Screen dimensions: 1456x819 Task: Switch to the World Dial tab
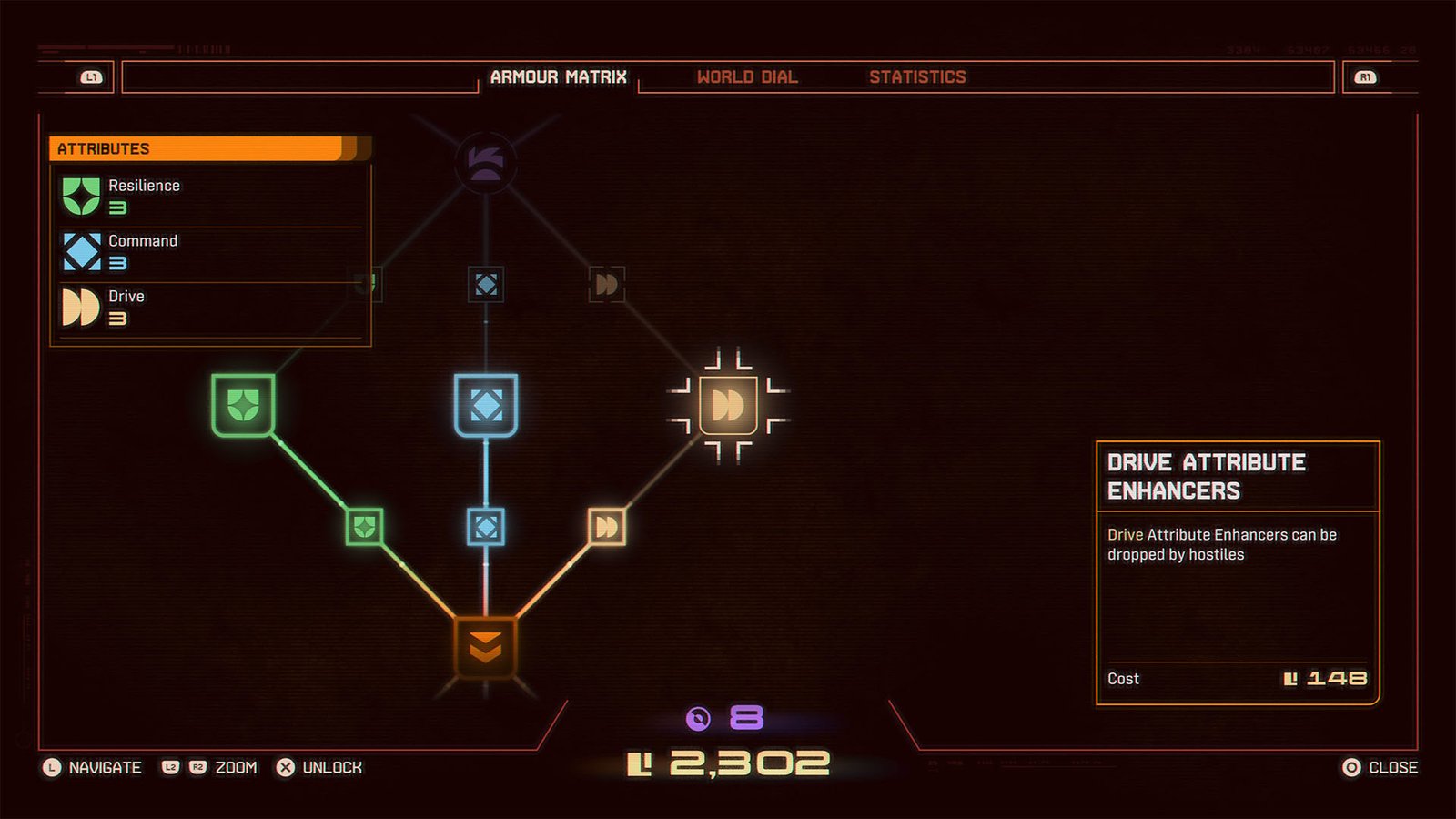click(x=748, y=77)
